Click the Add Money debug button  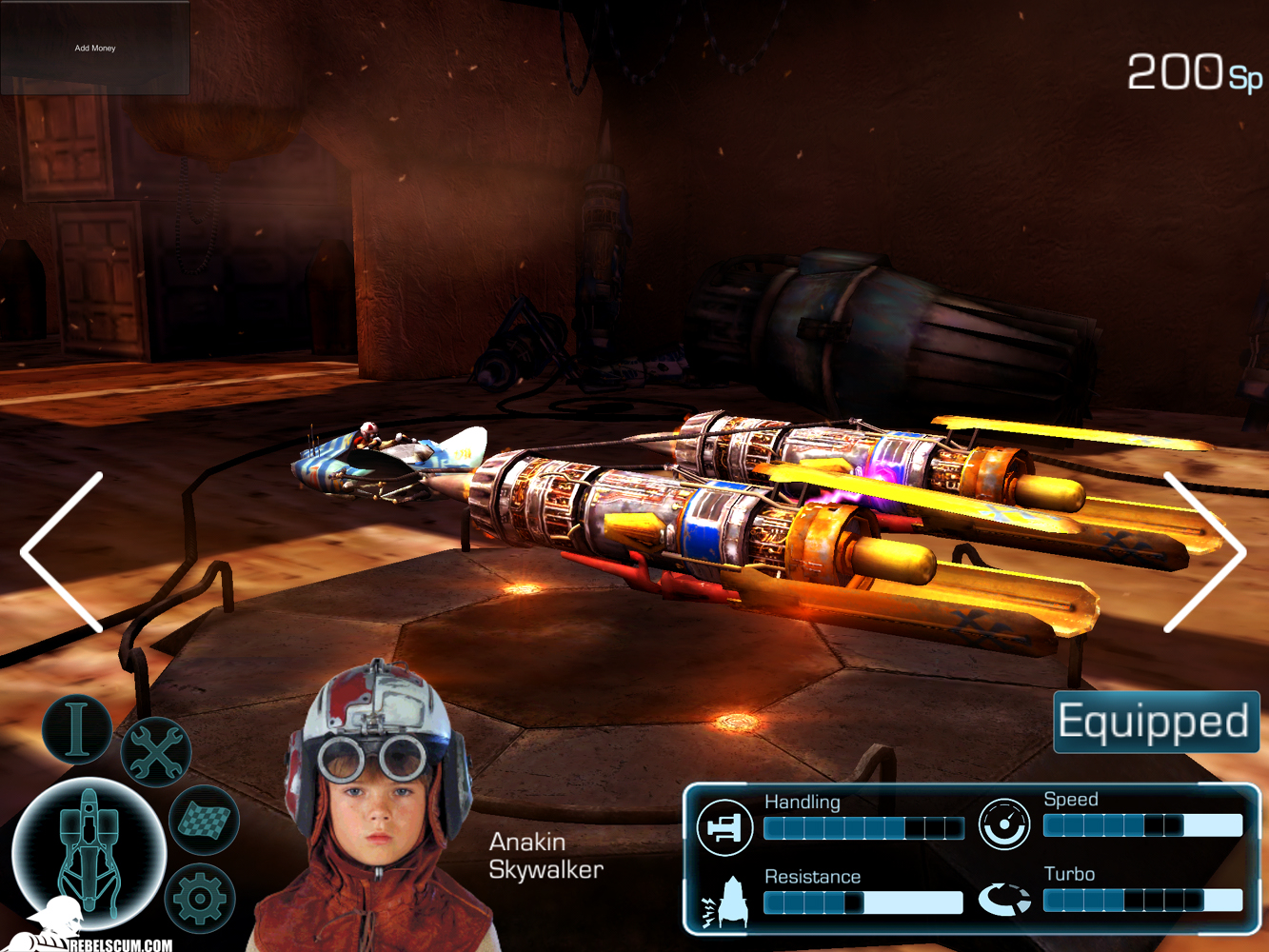click(95, 48)
